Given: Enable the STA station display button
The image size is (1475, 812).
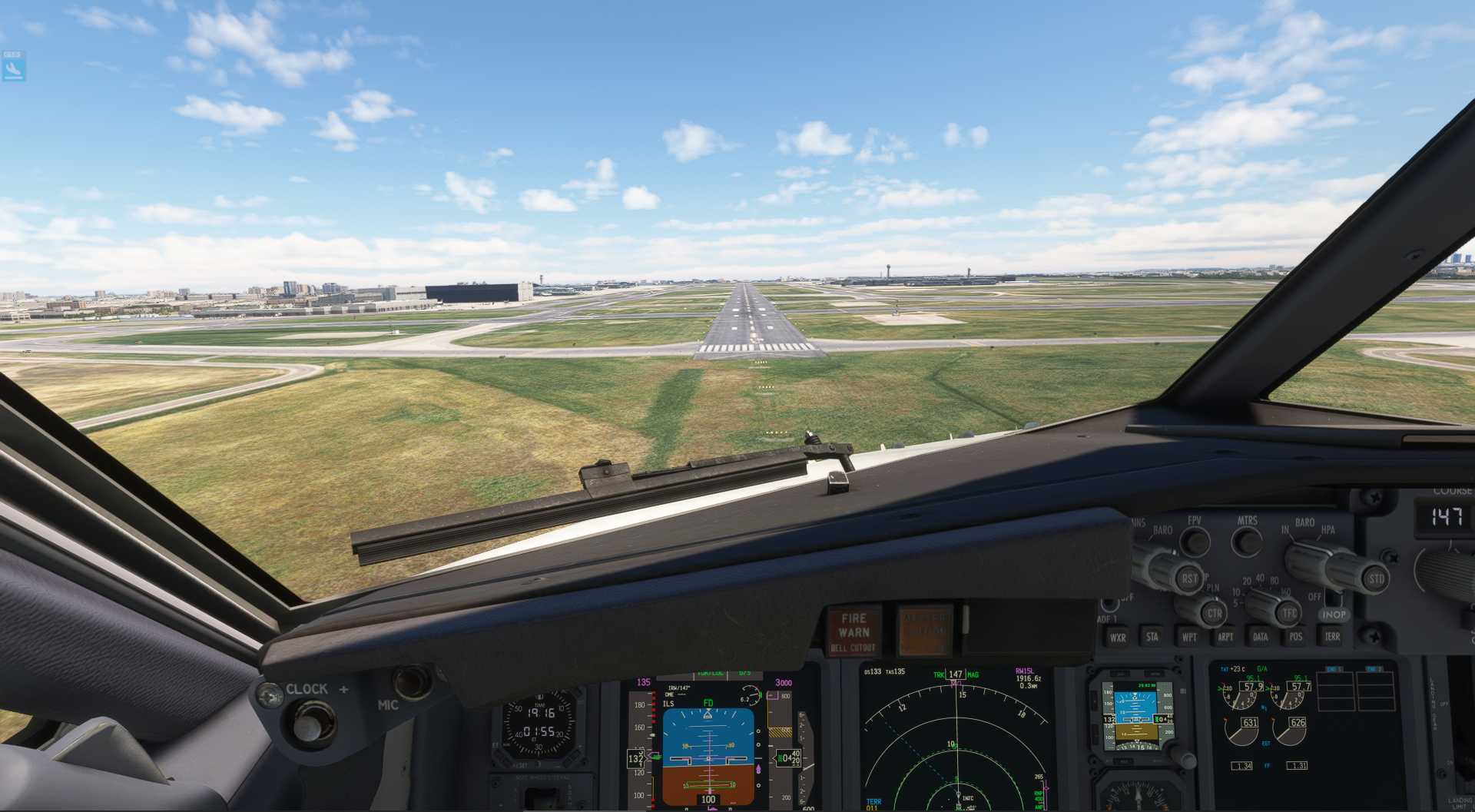Looking at the screenshot, I should (x=1153, y=637).
